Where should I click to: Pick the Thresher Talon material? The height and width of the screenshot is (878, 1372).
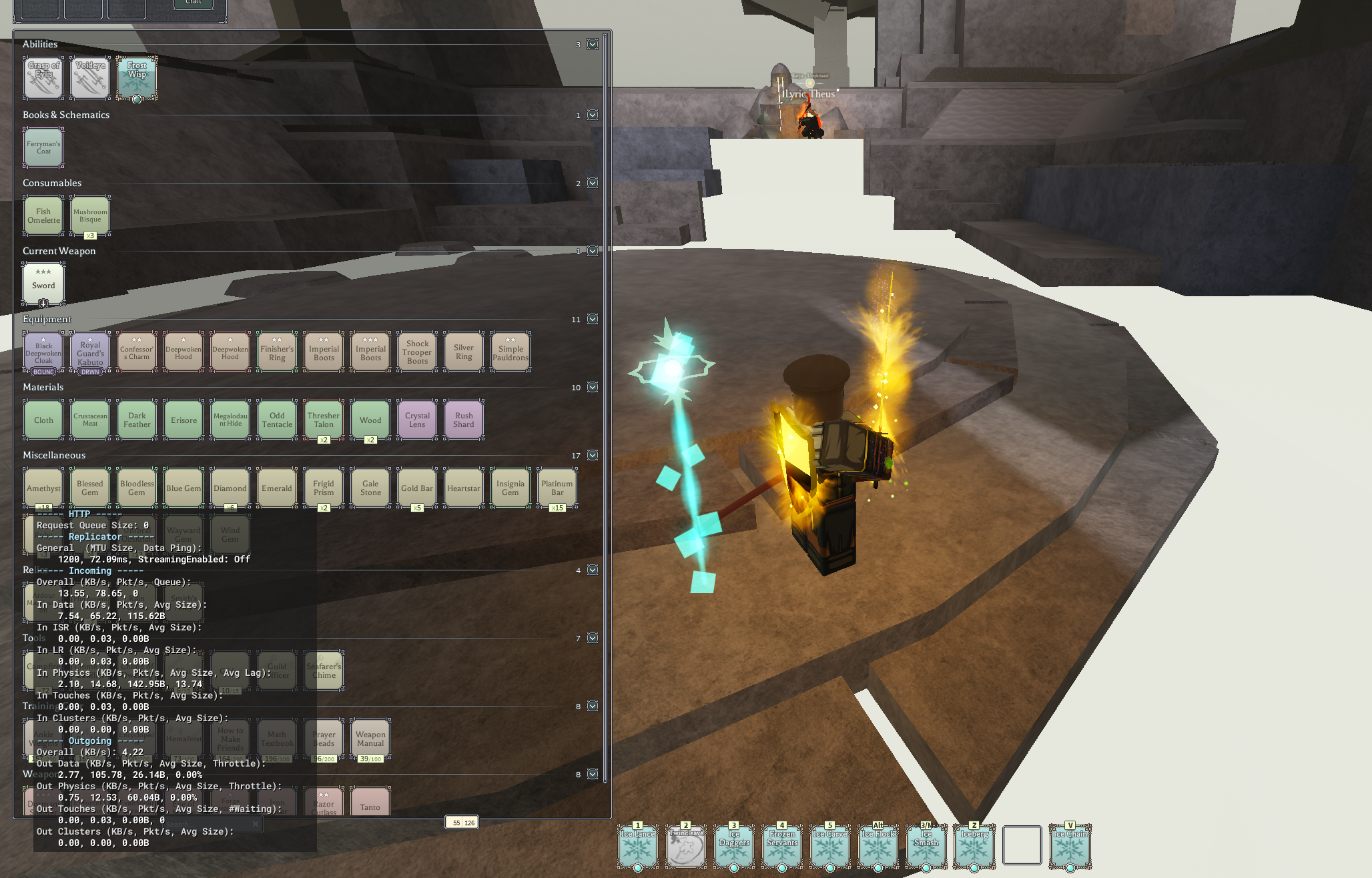click(324, 420)
